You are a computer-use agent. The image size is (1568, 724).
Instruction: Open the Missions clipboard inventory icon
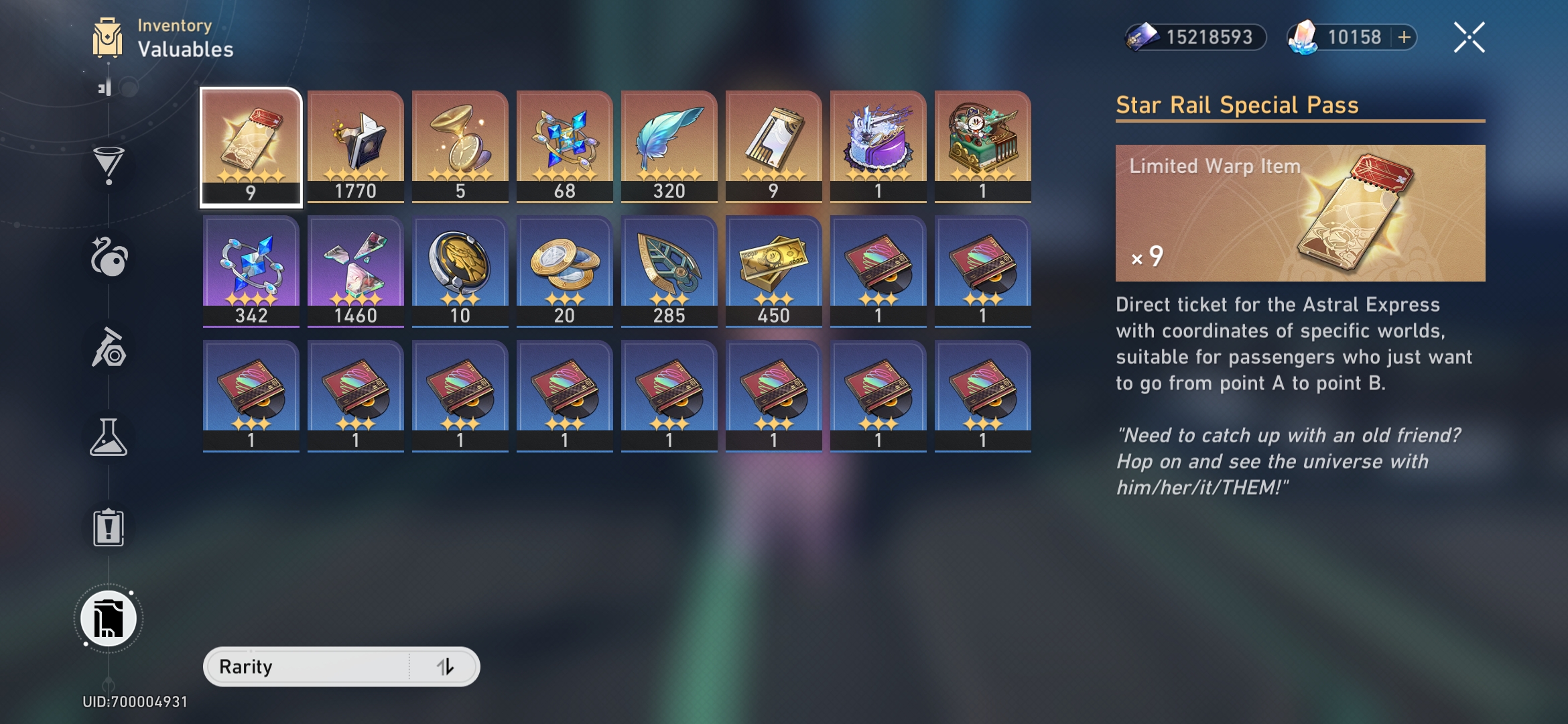pos(109,527)
